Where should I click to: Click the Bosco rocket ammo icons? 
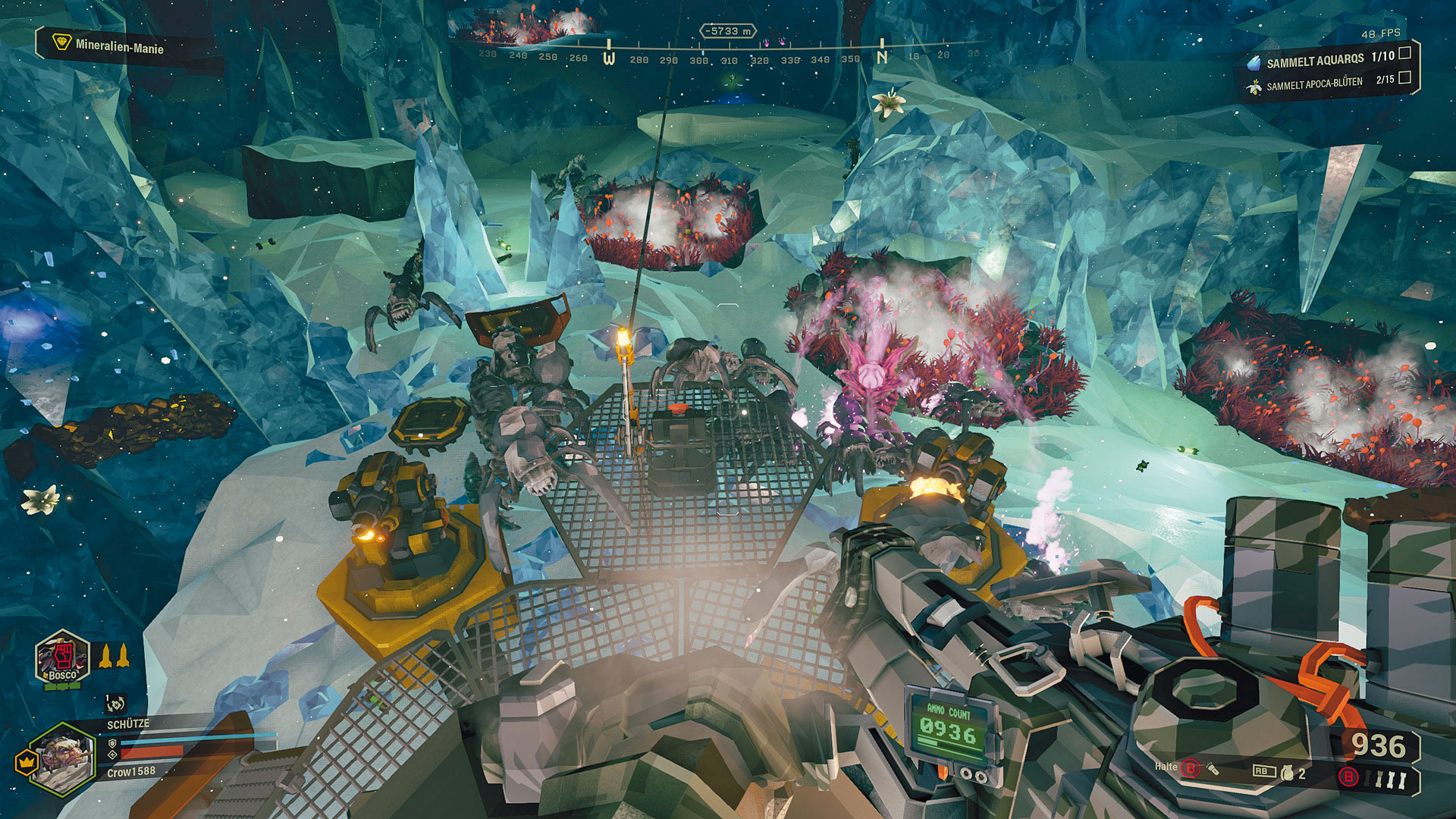pos(114,655)
